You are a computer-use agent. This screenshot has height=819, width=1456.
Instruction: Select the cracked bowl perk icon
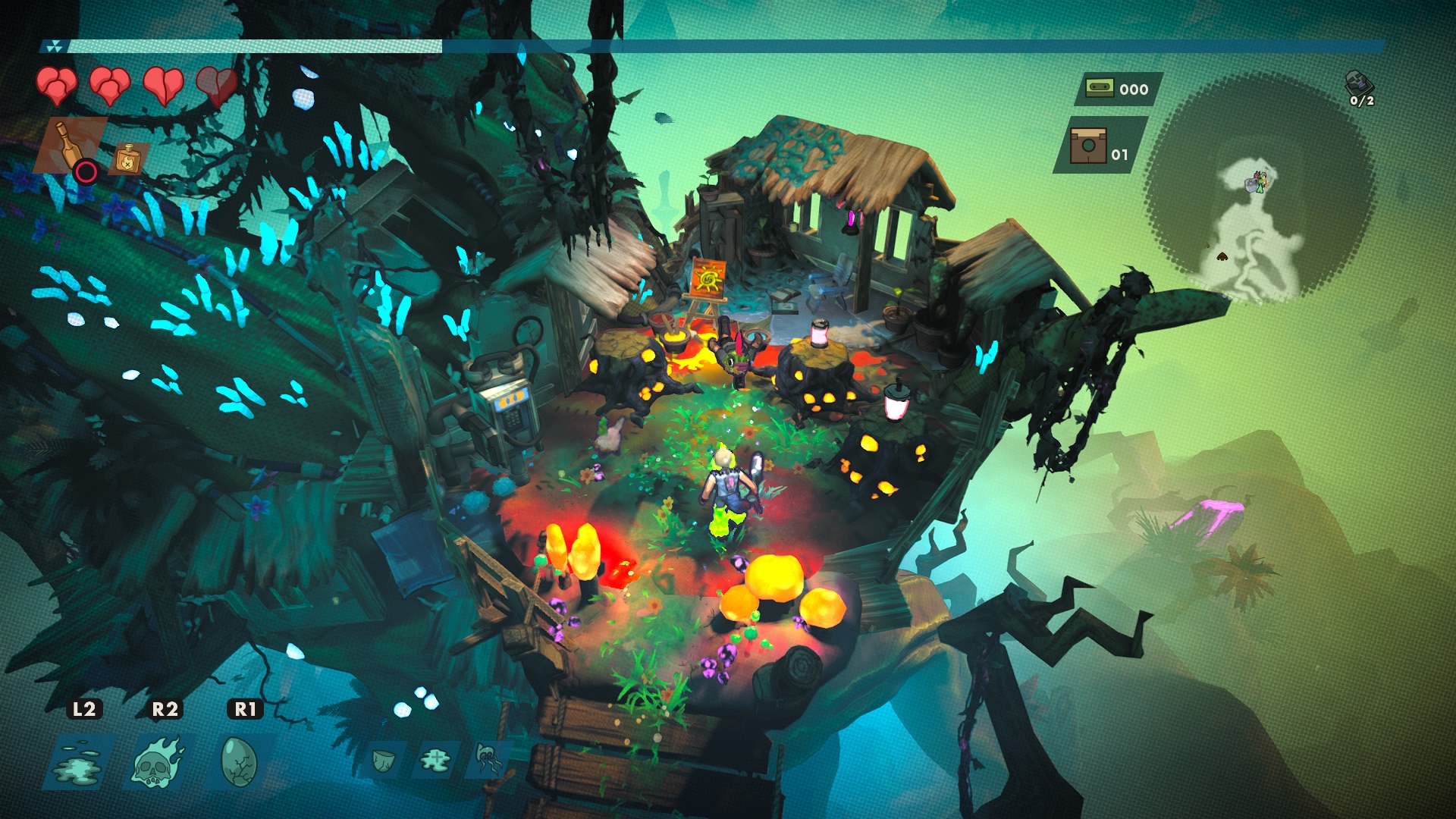coord(385,758)
